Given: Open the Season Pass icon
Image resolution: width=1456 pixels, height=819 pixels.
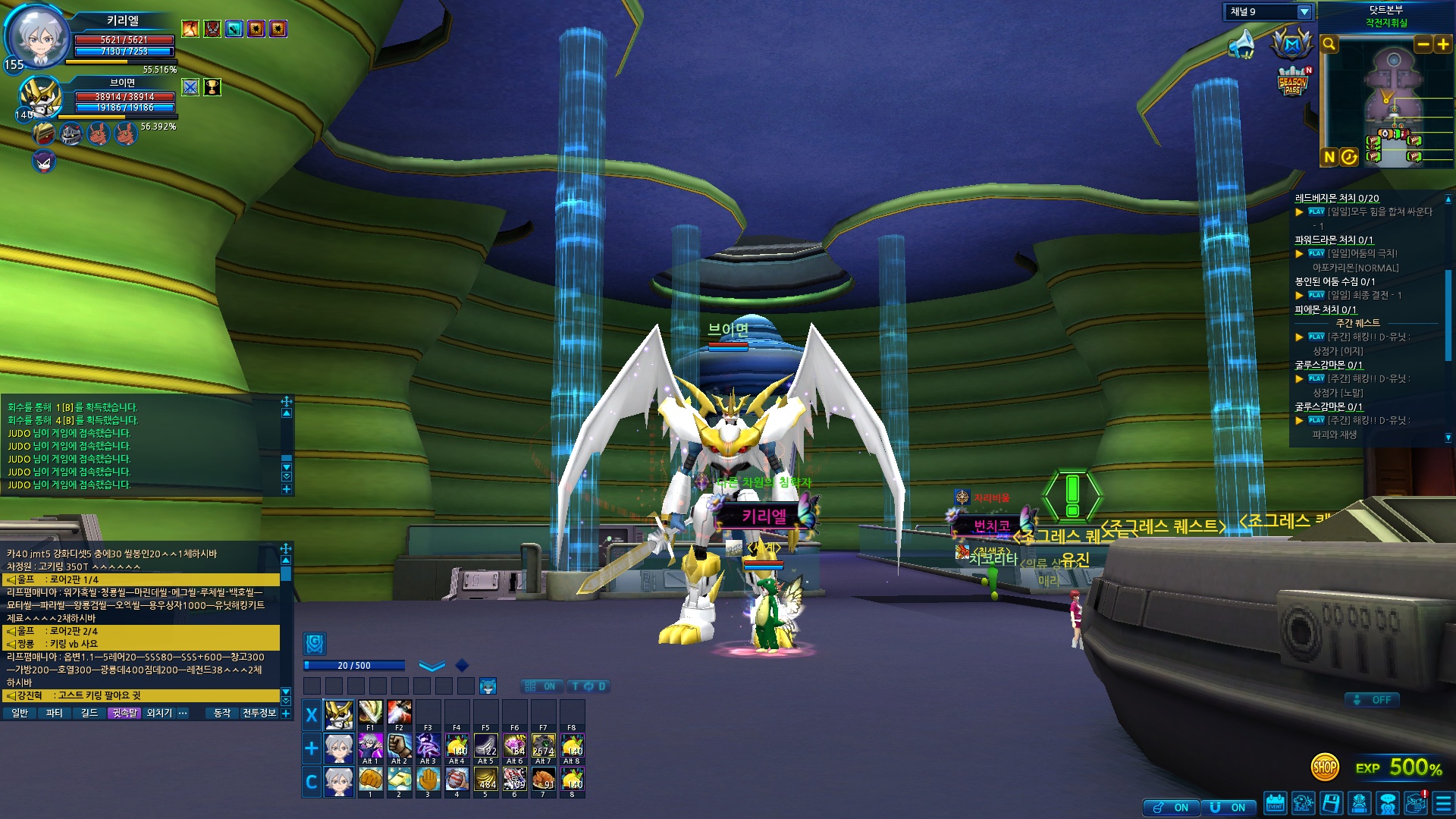Looking at the screenshot, I should (1292, 81).
